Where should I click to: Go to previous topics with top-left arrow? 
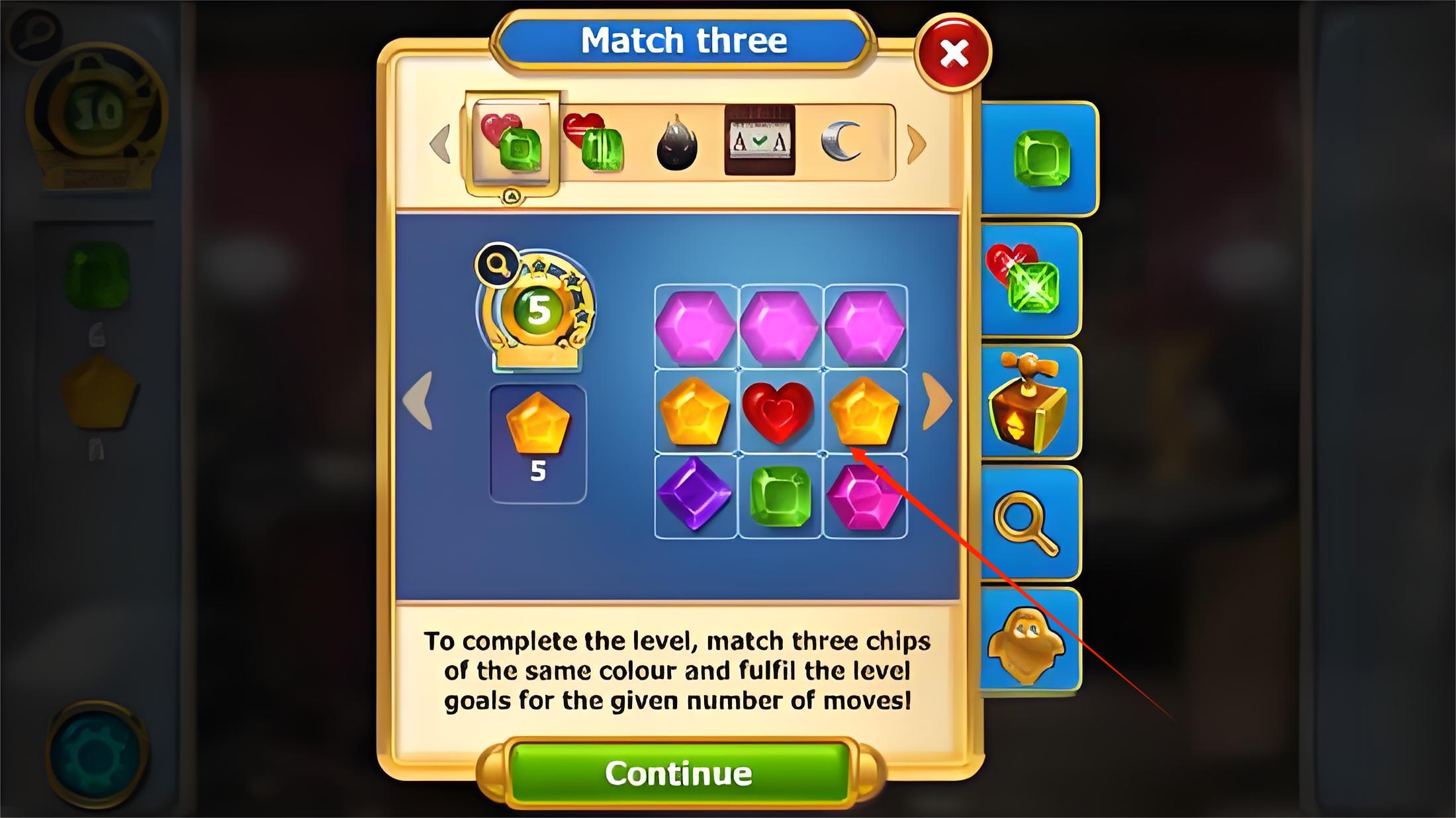tap(440, 144)
